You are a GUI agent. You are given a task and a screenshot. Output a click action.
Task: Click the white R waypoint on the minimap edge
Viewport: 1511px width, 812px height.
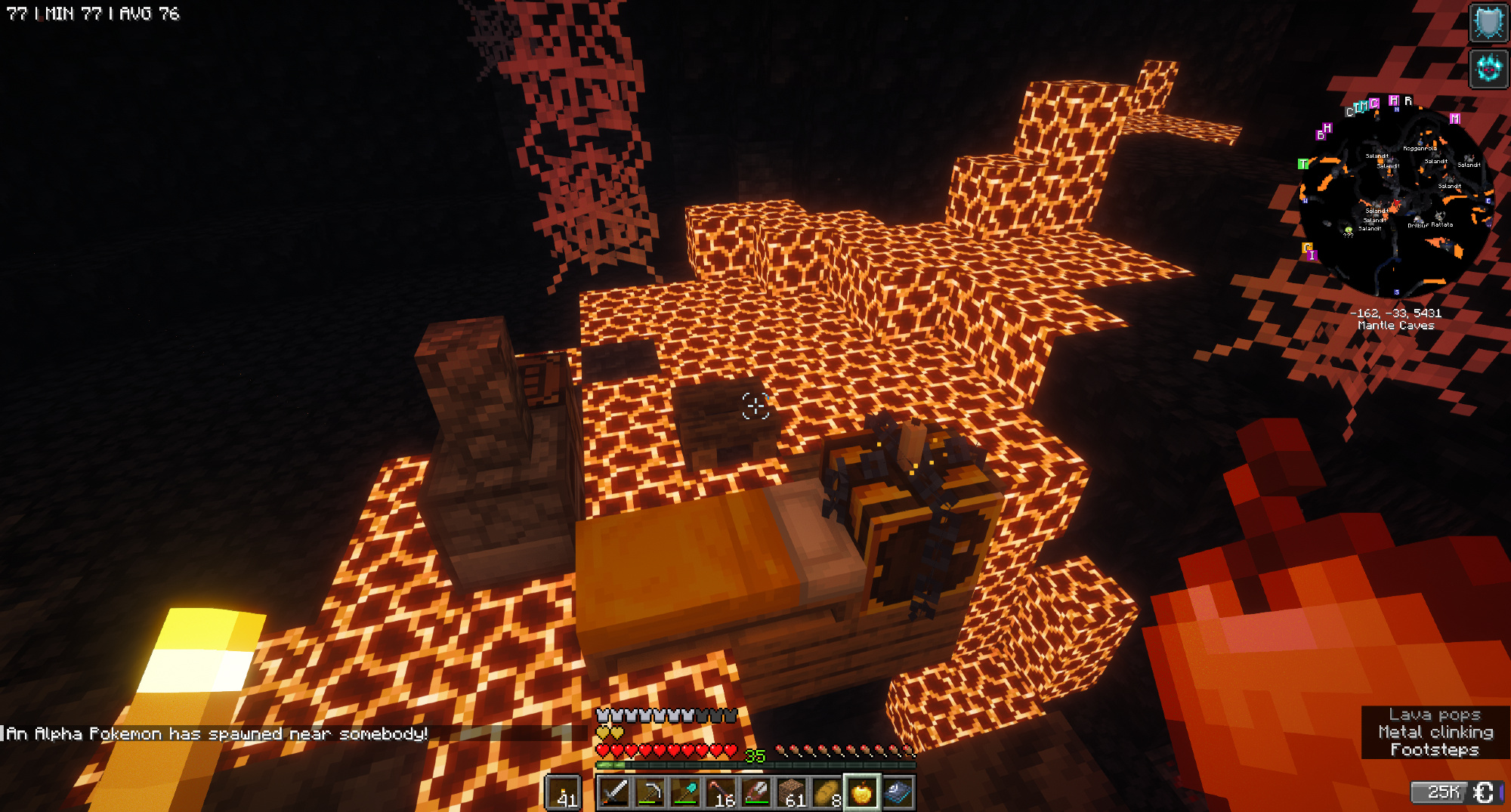1408,100
